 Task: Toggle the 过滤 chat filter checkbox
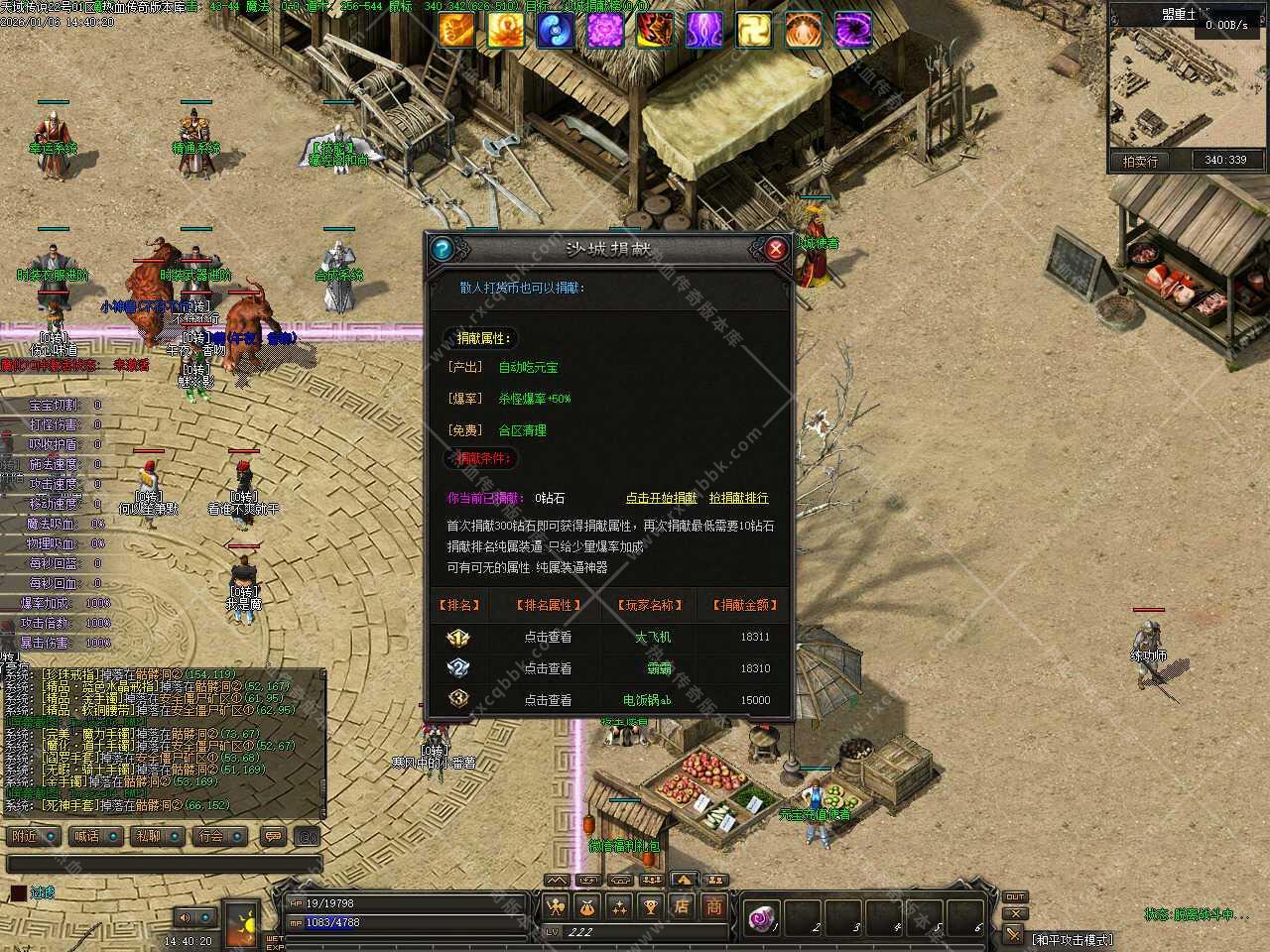click(18, 892)
